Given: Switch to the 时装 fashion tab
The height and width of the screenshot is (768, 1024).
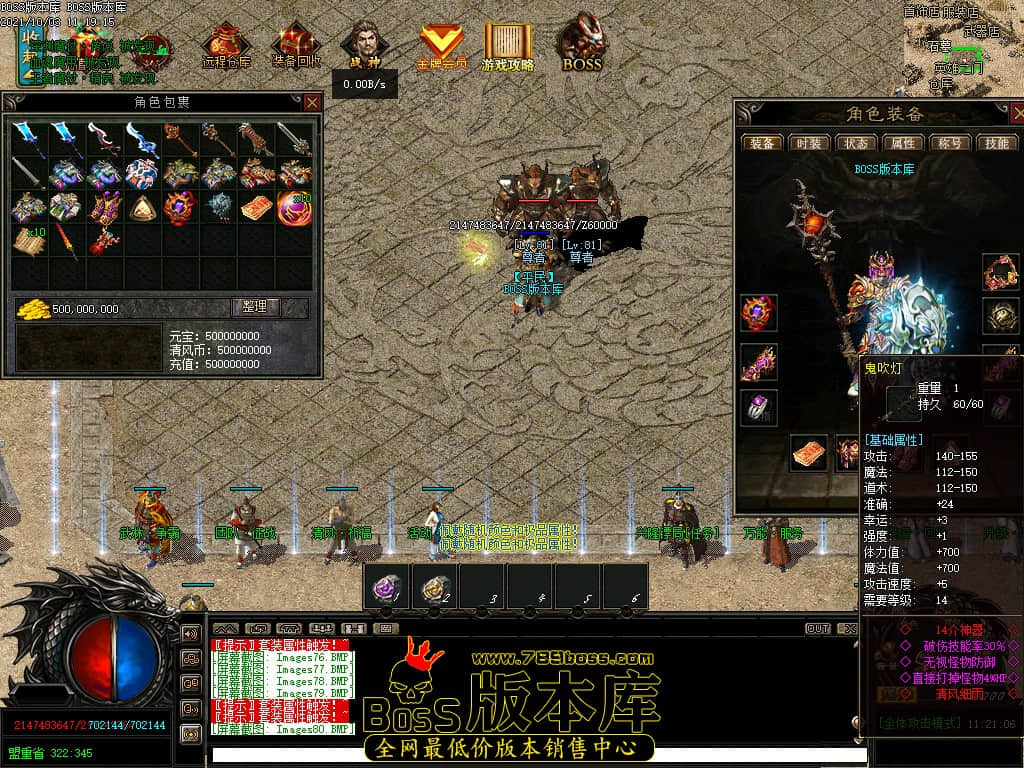Looking at the screenshot, I should [809, 143].
